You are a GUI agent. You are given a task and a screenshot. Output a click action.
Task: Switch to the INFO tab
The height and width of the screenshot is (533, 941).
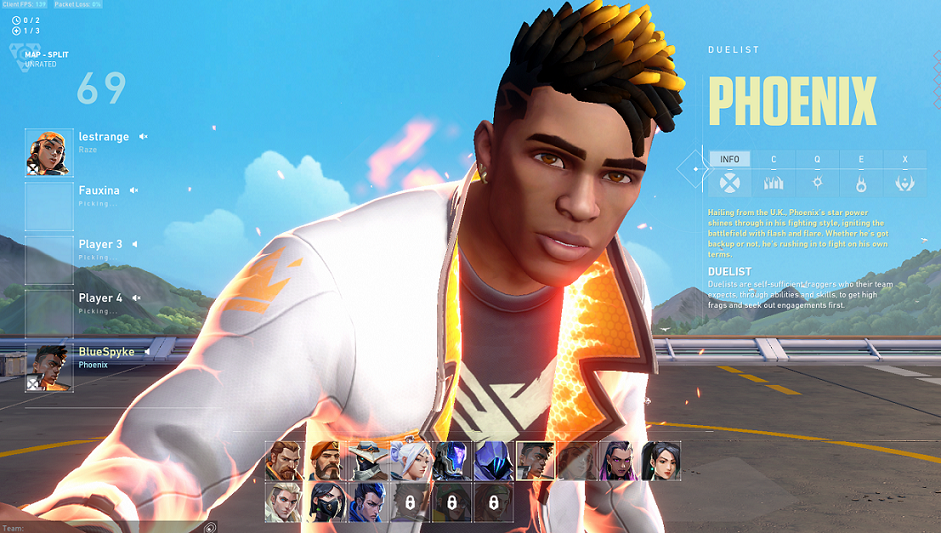tap(730, 159)
